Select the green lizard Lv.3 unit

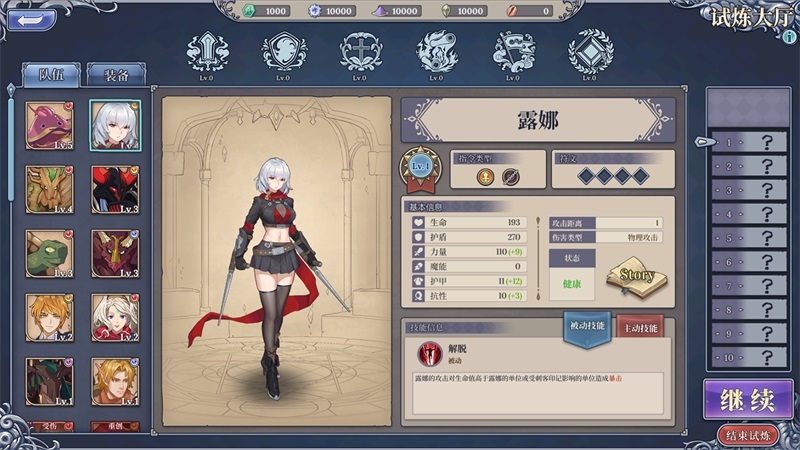click(x=49, y=254)
